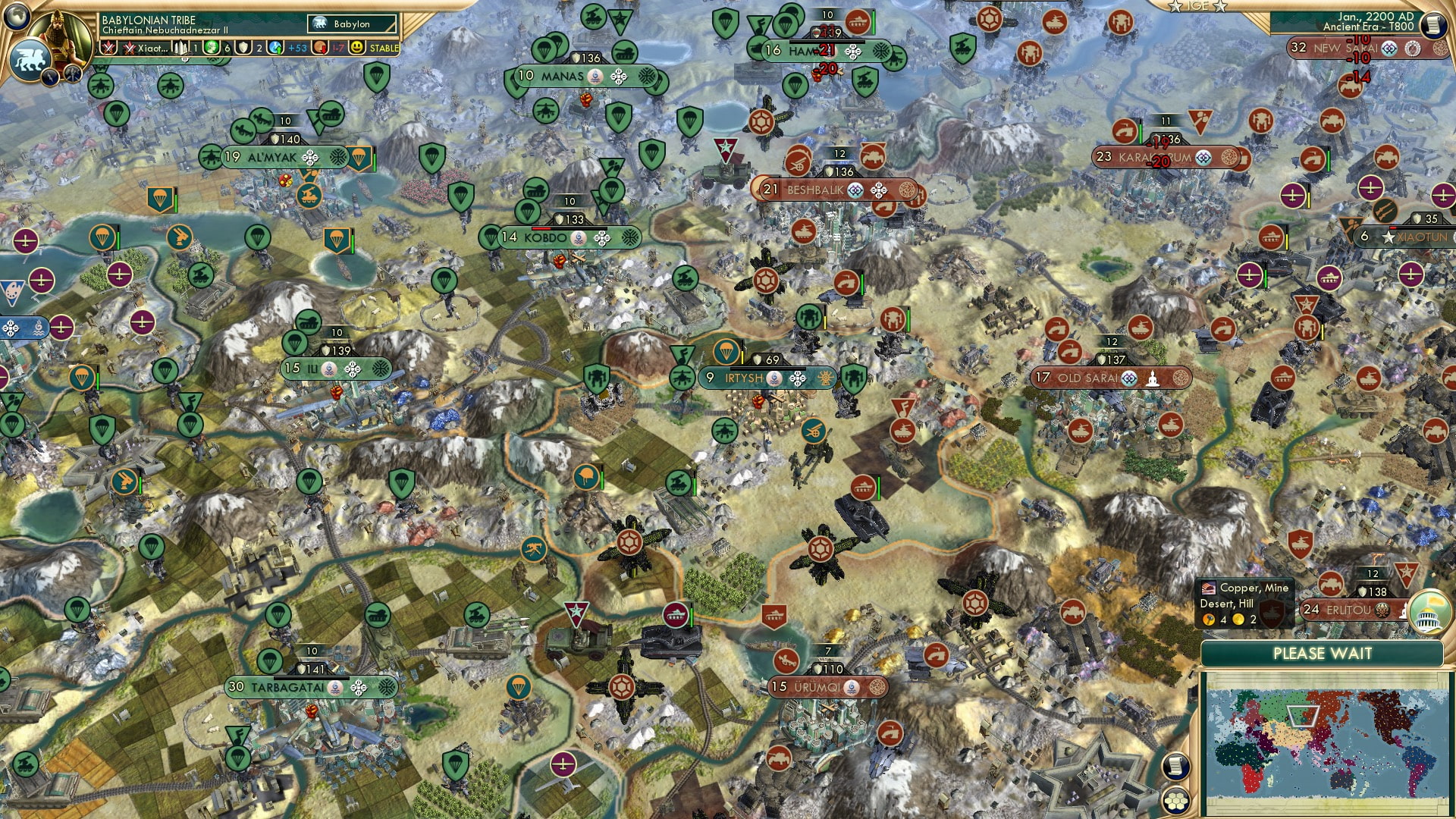Toggle the hex grid button under the minimap
Screen dimensions: 1456x819
coord(1175,801)
